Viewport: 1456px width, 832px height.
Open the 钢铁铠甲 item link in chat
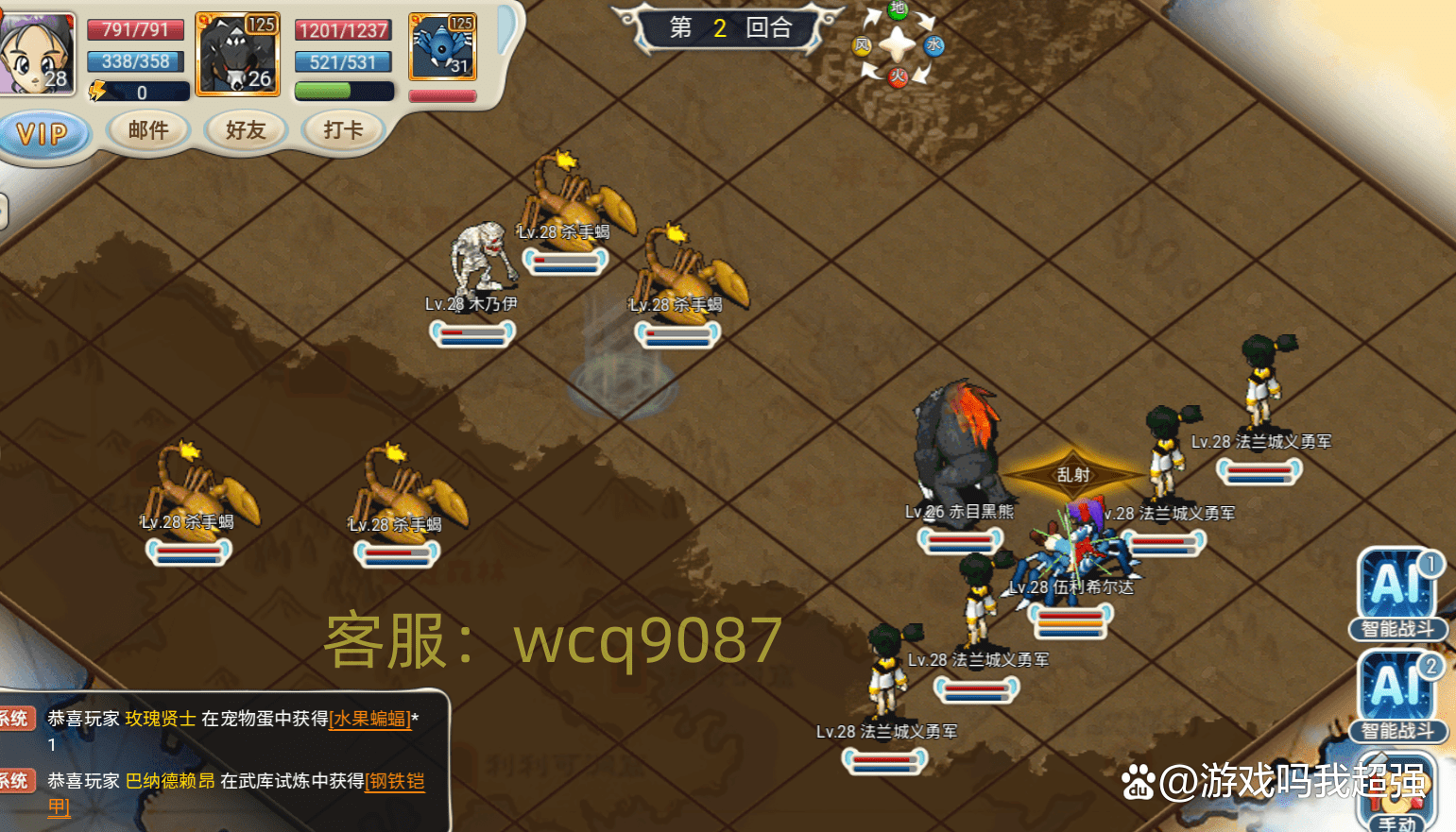396,782
